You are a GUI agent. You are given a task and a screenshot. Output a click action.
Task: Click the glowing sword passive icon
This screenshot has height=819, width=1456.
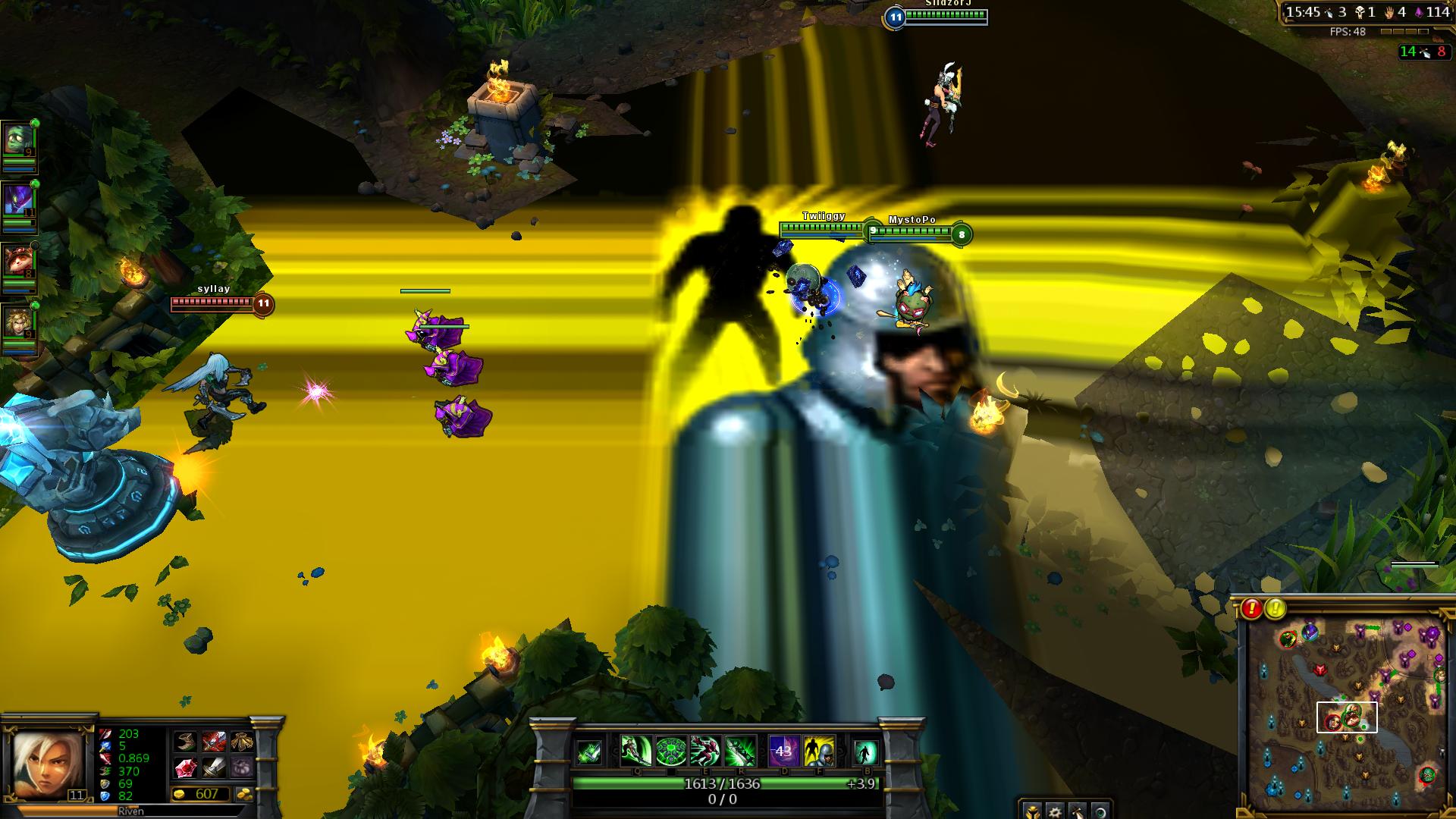(x=589, y=752)
